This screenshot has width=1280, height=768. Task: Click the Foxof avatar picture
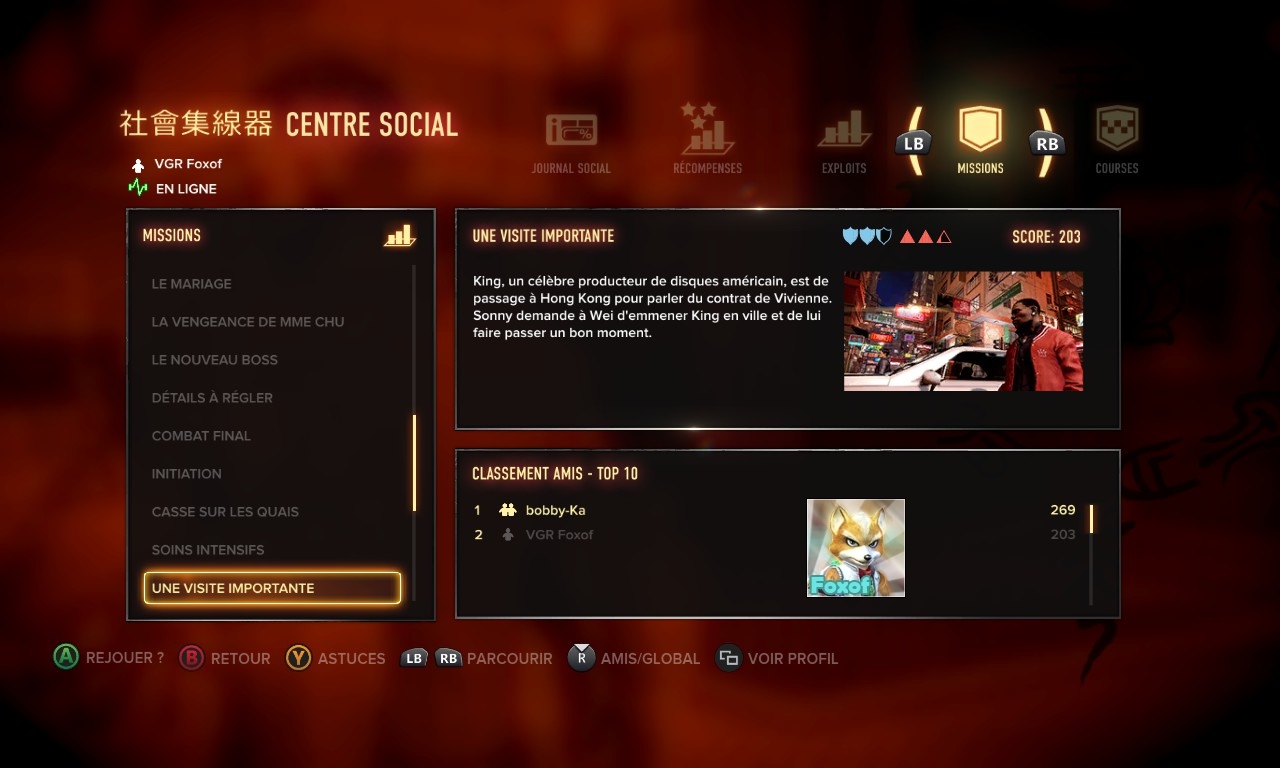tap(855, 548)
